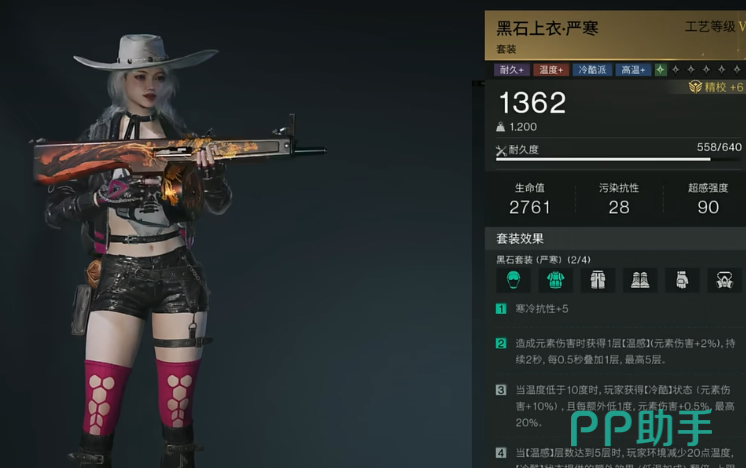Click the 冷酷派 attribute tag

[x=591, y=70]
